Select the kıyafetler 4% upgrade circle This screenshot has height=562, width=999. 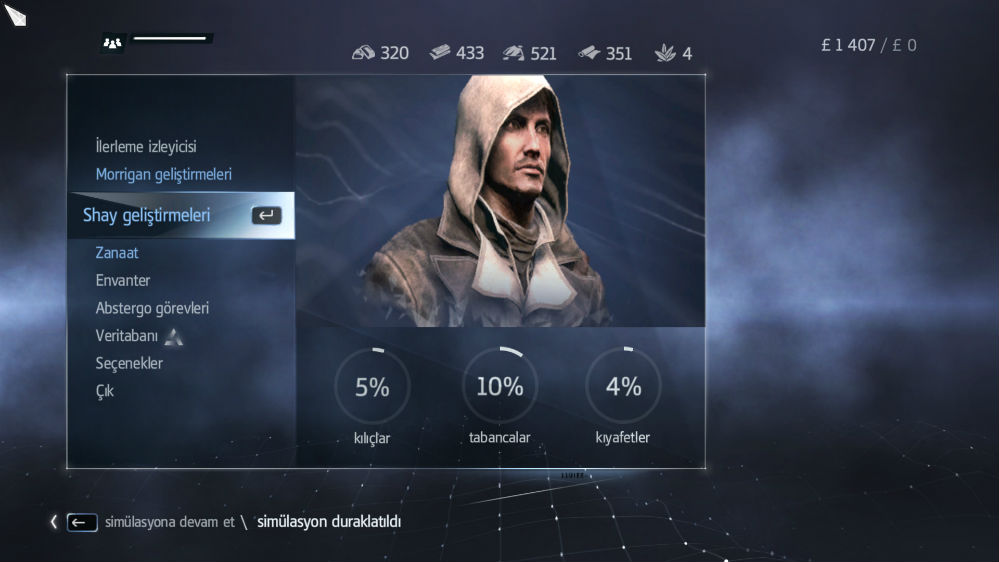[x=623, y=387]
